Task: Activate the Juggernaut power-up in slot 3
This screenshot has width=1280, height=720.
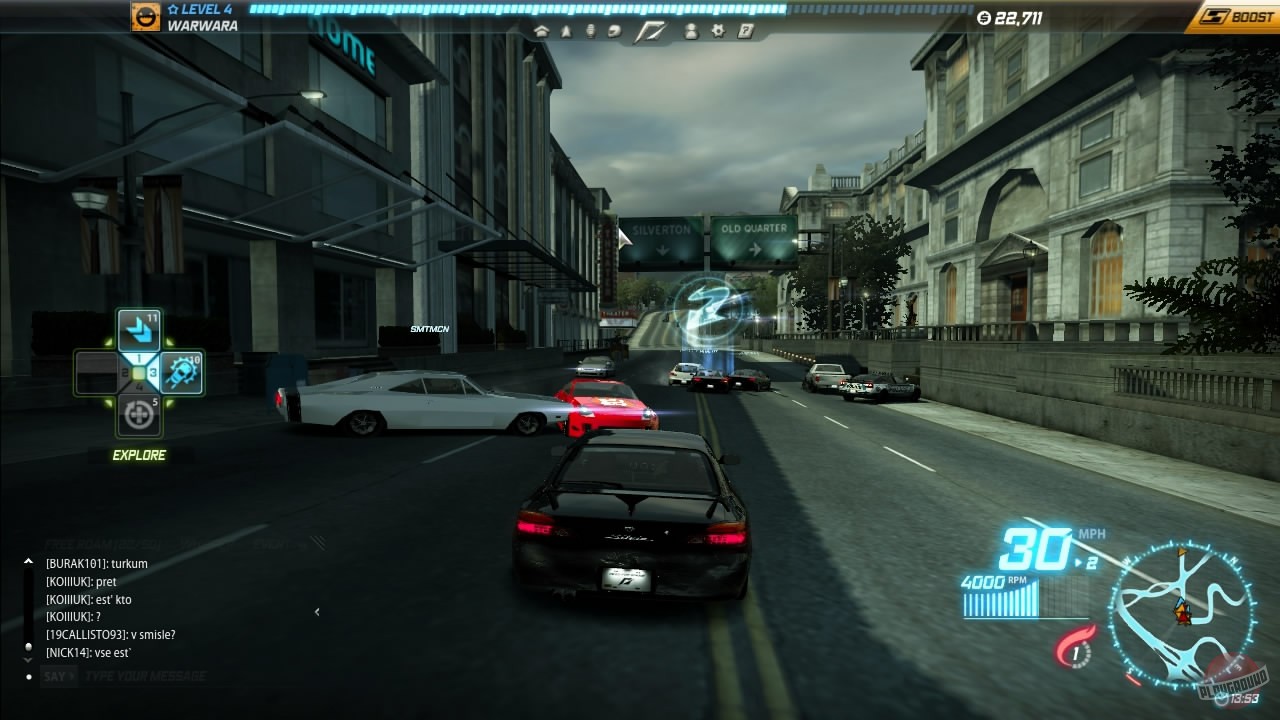Action: click(181, 375)
